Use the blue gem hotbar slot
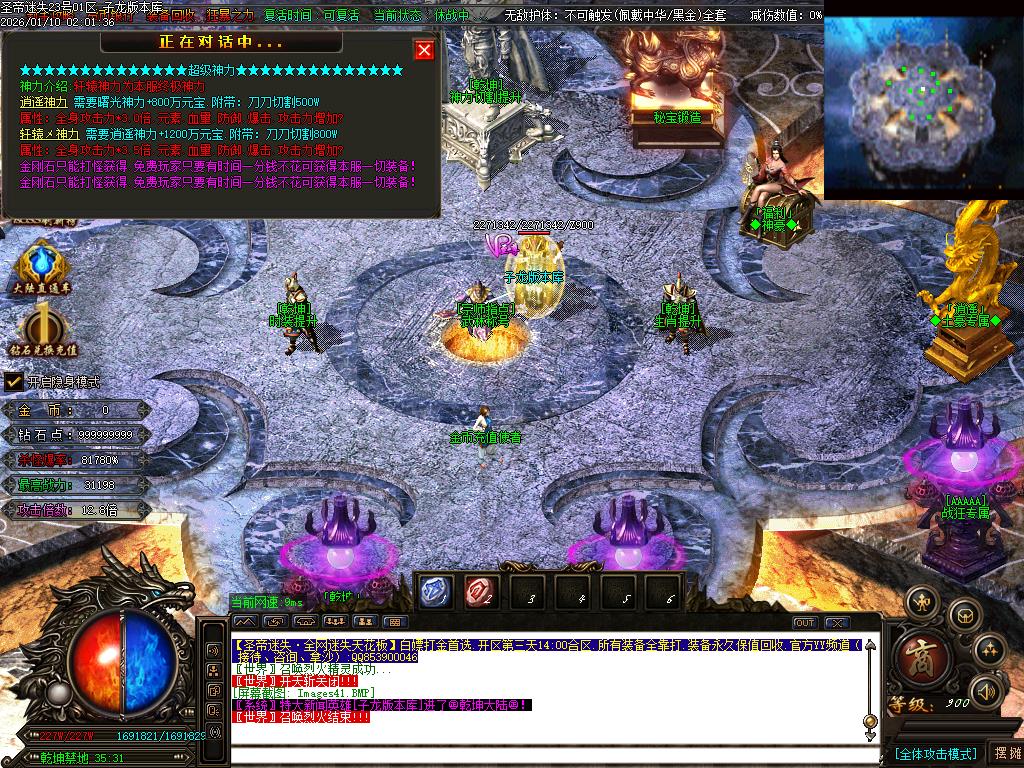This screenshot has width=1024, height=768. tap(433, 592)
